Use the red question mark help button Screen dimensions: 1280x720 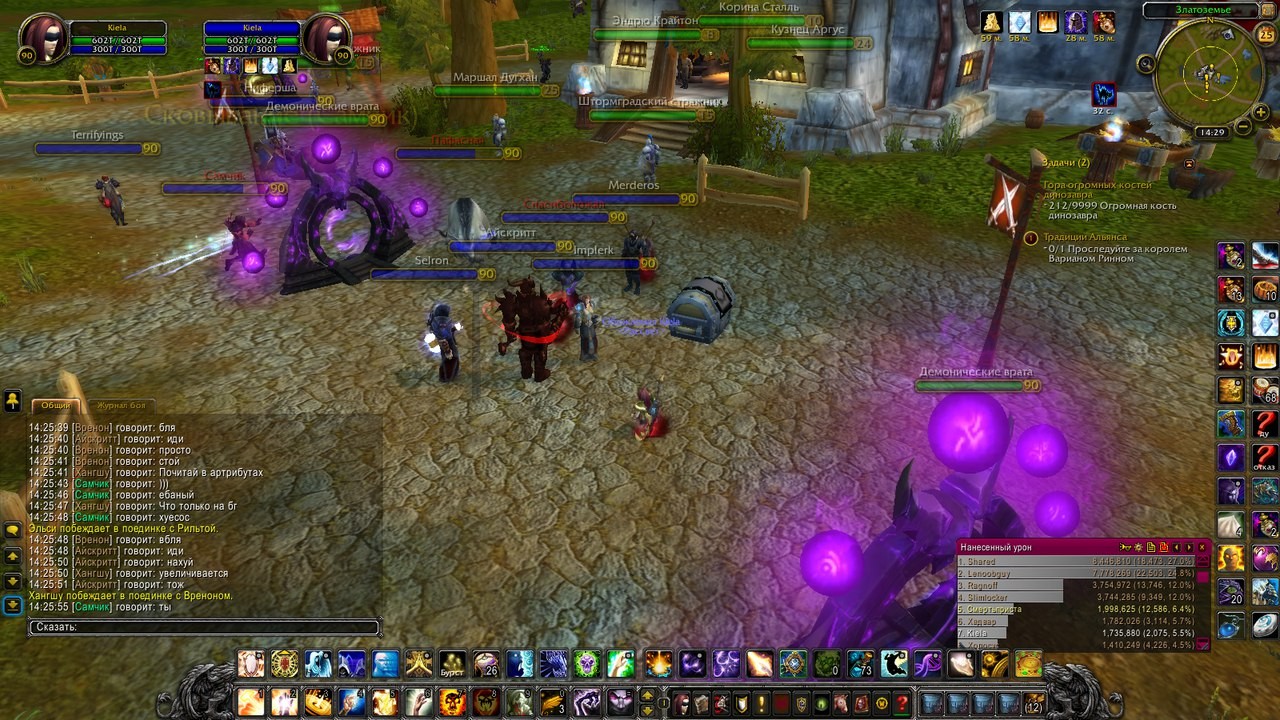click(x=902, y=703)
